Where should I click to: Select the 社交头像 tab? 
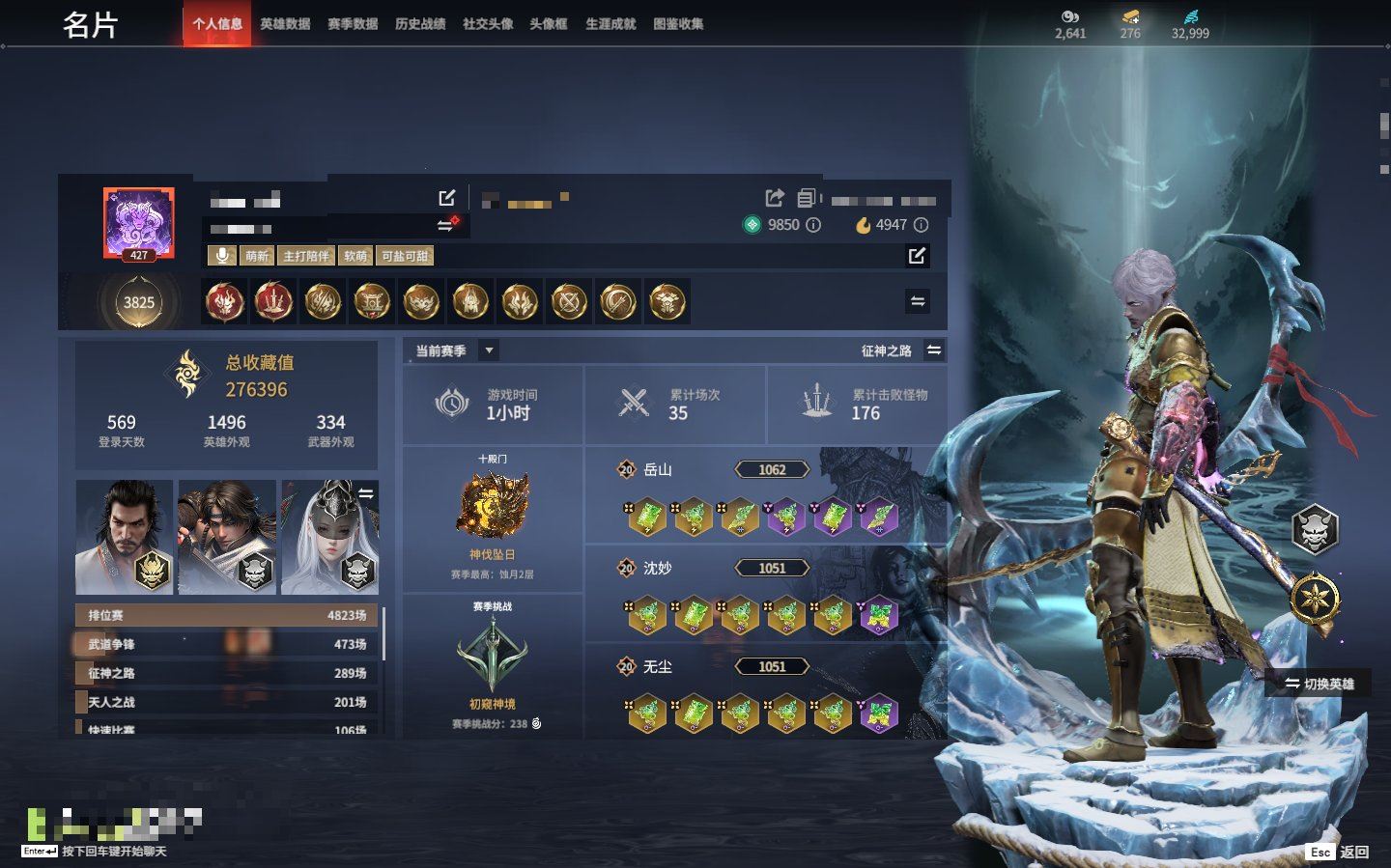pyautogui.click(x=488, y=24)
